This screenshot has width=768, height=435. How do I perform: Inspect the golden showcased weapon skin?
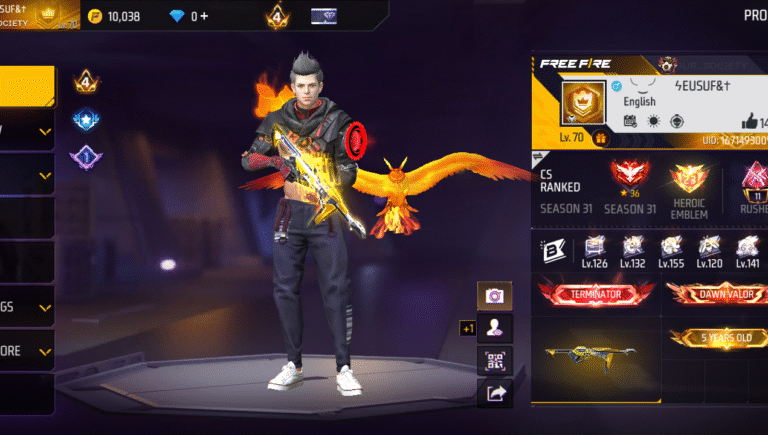point(595,357)
